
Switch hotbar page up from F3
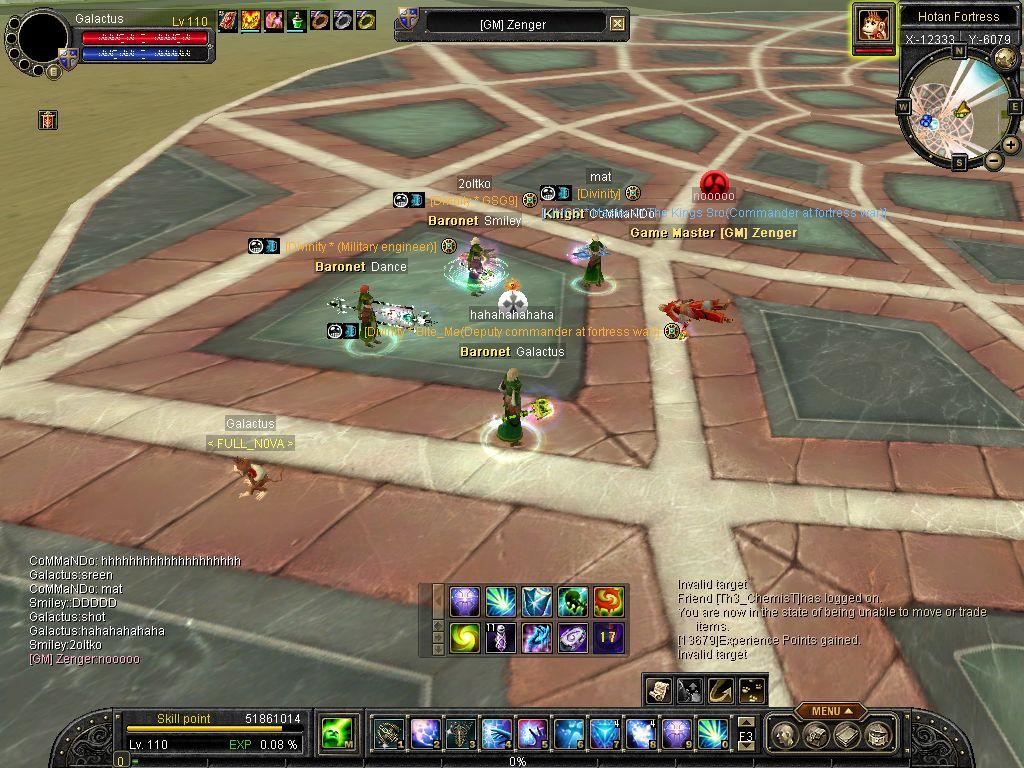coord(746,722)
